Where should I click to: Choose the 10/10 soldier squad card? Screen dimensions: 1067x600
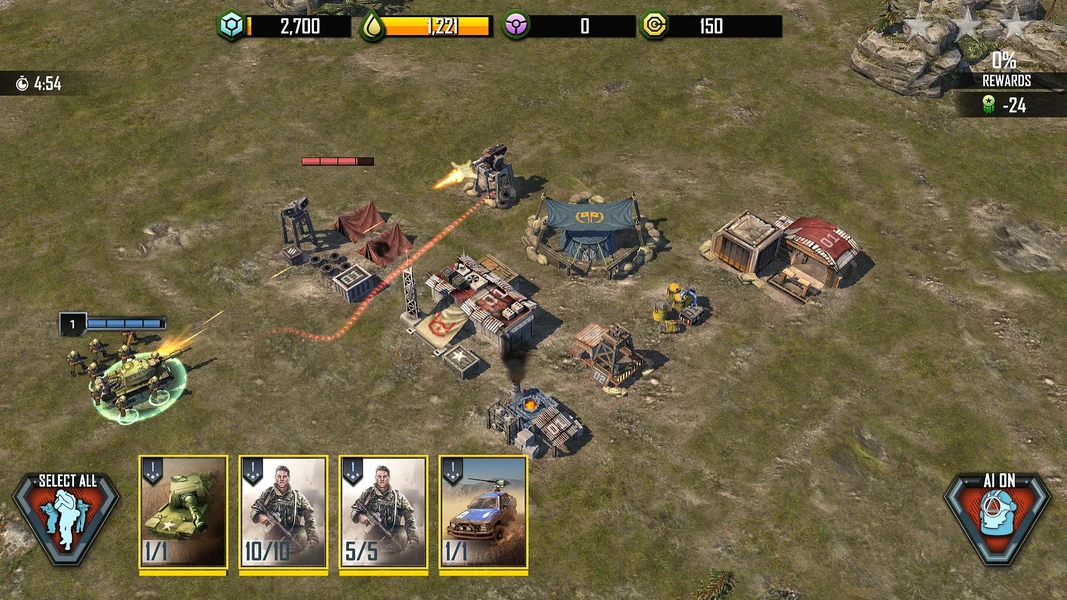click(283, 513)
